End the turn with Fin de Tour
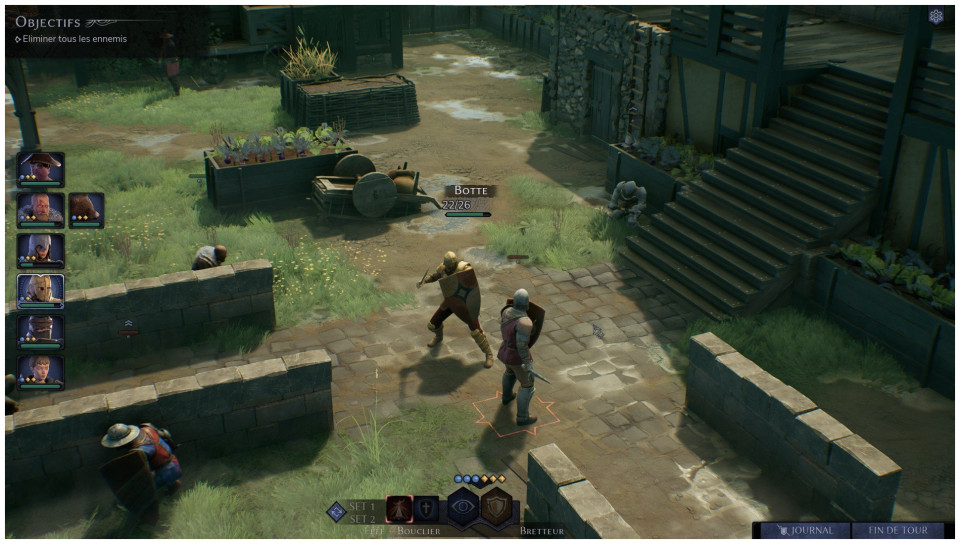The image size is (960, 544). 898,530
